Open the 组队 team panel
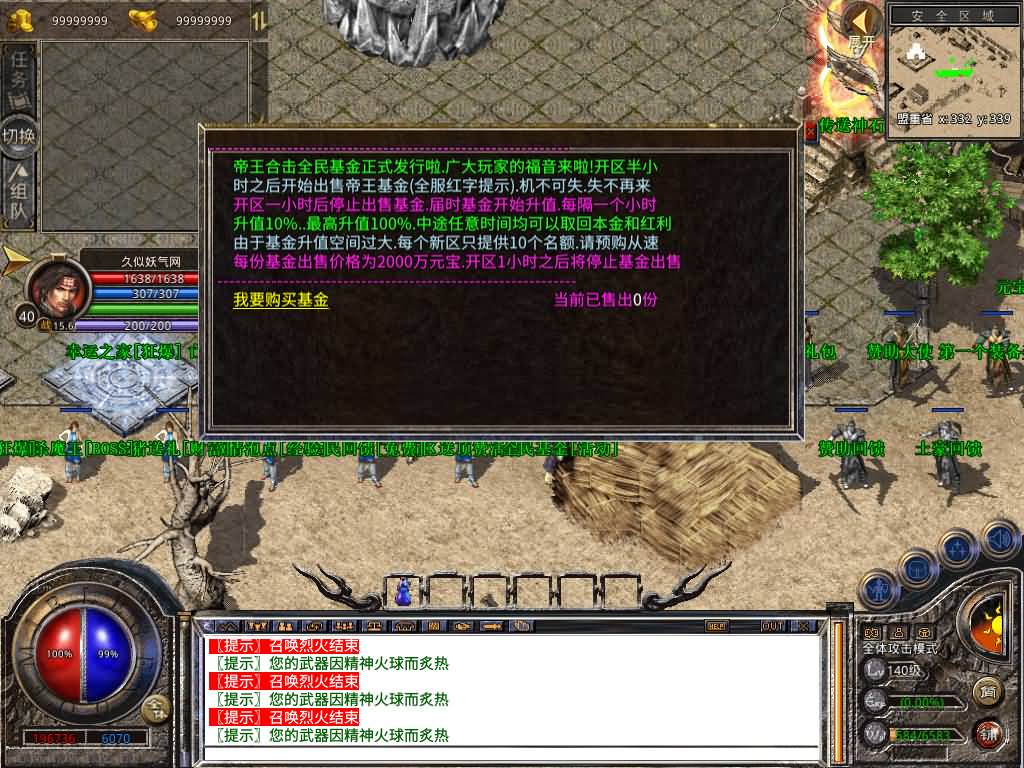 click(x=20, y=196)
